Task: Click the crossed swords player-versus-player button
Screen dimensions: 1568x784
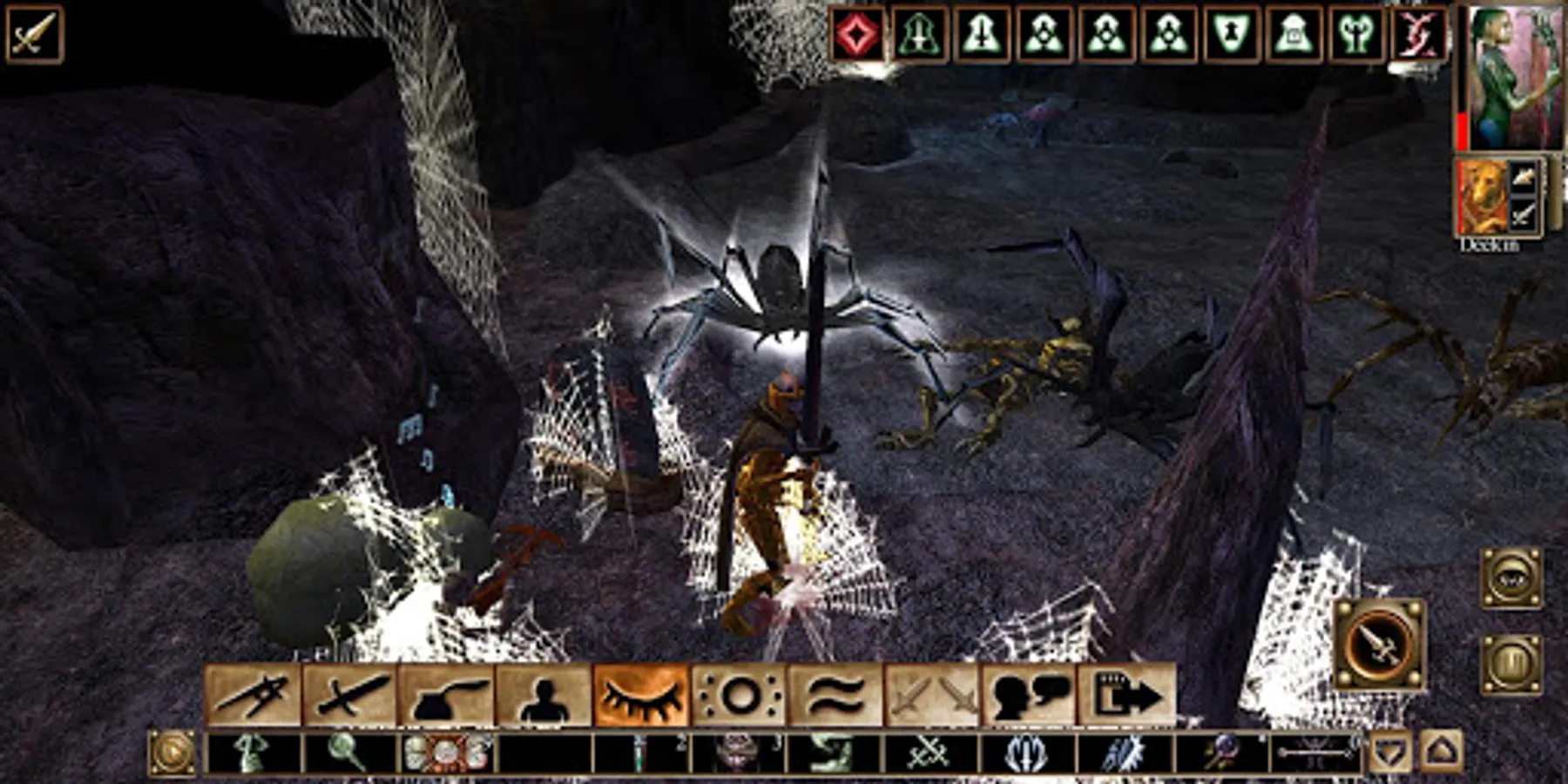Action: (932, 695)
